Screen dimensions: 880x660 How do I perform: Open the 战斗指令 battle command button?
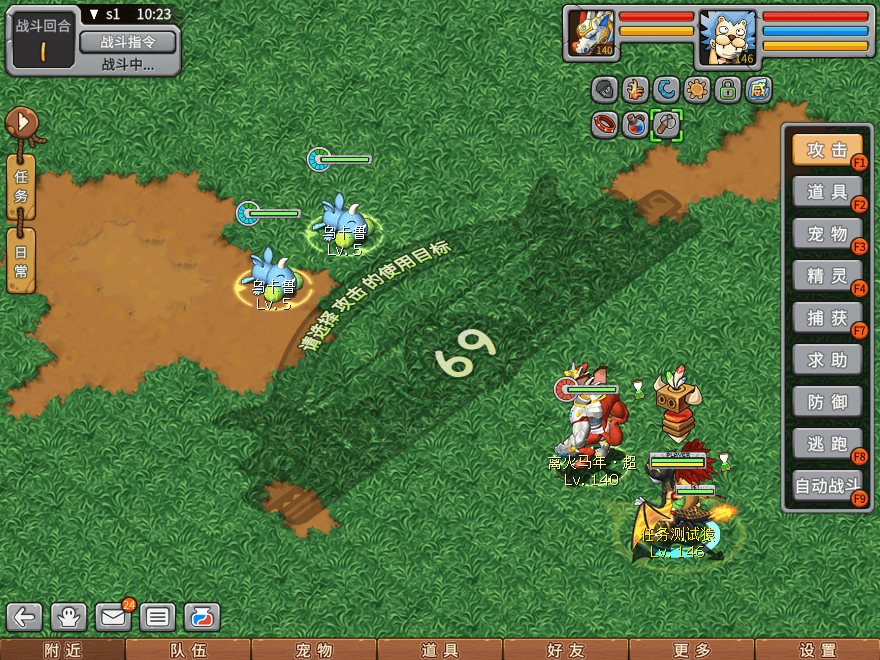tap(127, 42)
